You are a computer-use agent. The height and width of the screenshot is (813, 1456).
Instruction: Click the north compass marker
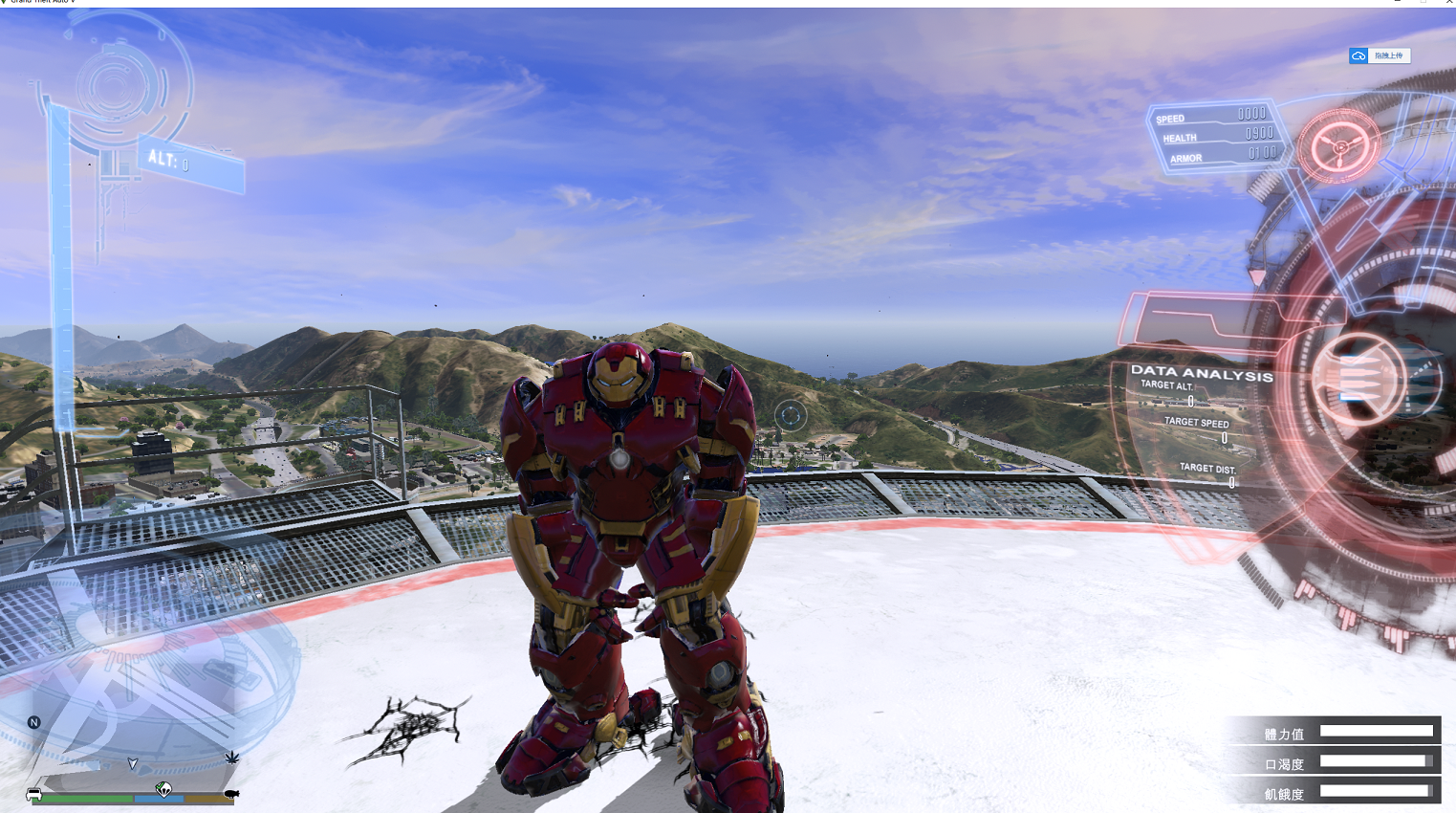[34, 722]
